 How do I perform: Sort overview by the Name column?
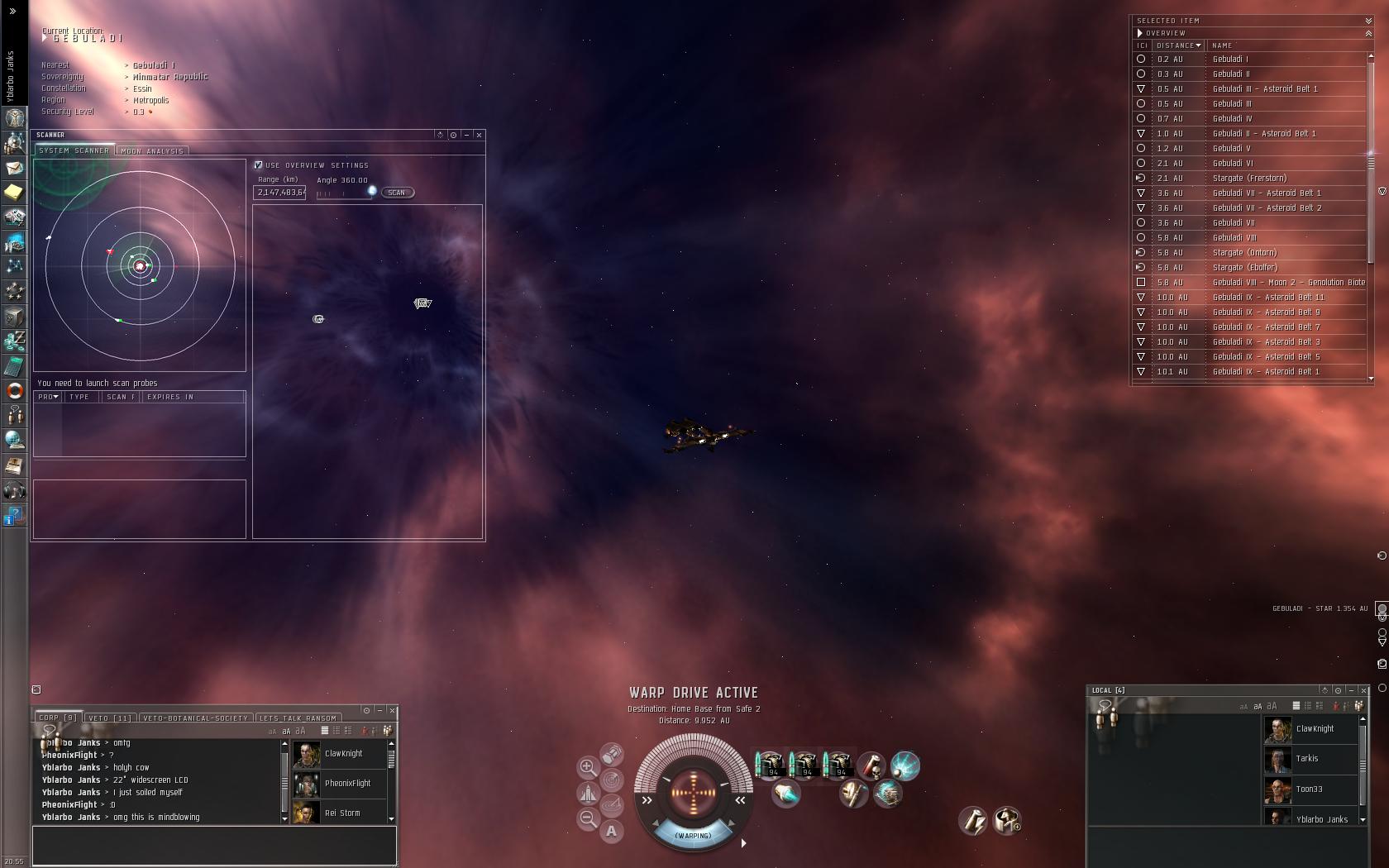pos(1222,45)
